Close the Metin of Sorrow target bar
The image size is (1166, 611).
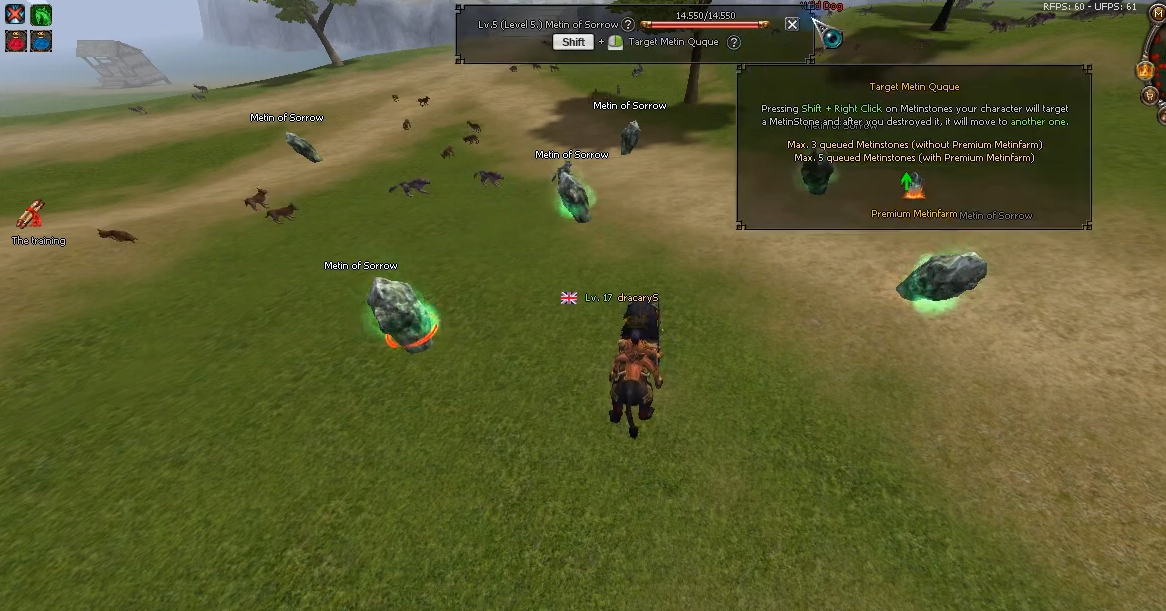(792, 24)
